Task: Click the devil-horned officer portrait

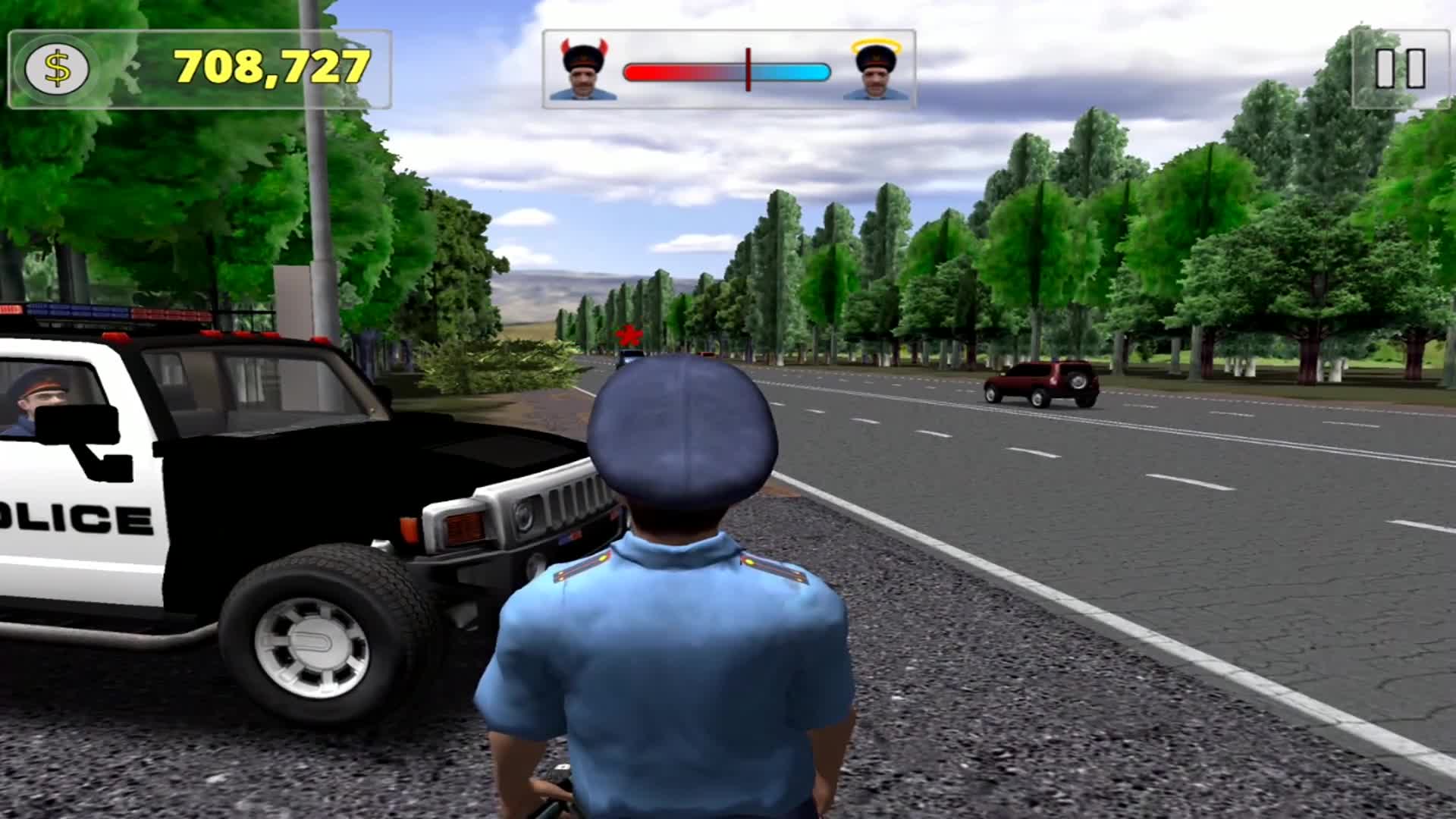Action: pos(582,71)
